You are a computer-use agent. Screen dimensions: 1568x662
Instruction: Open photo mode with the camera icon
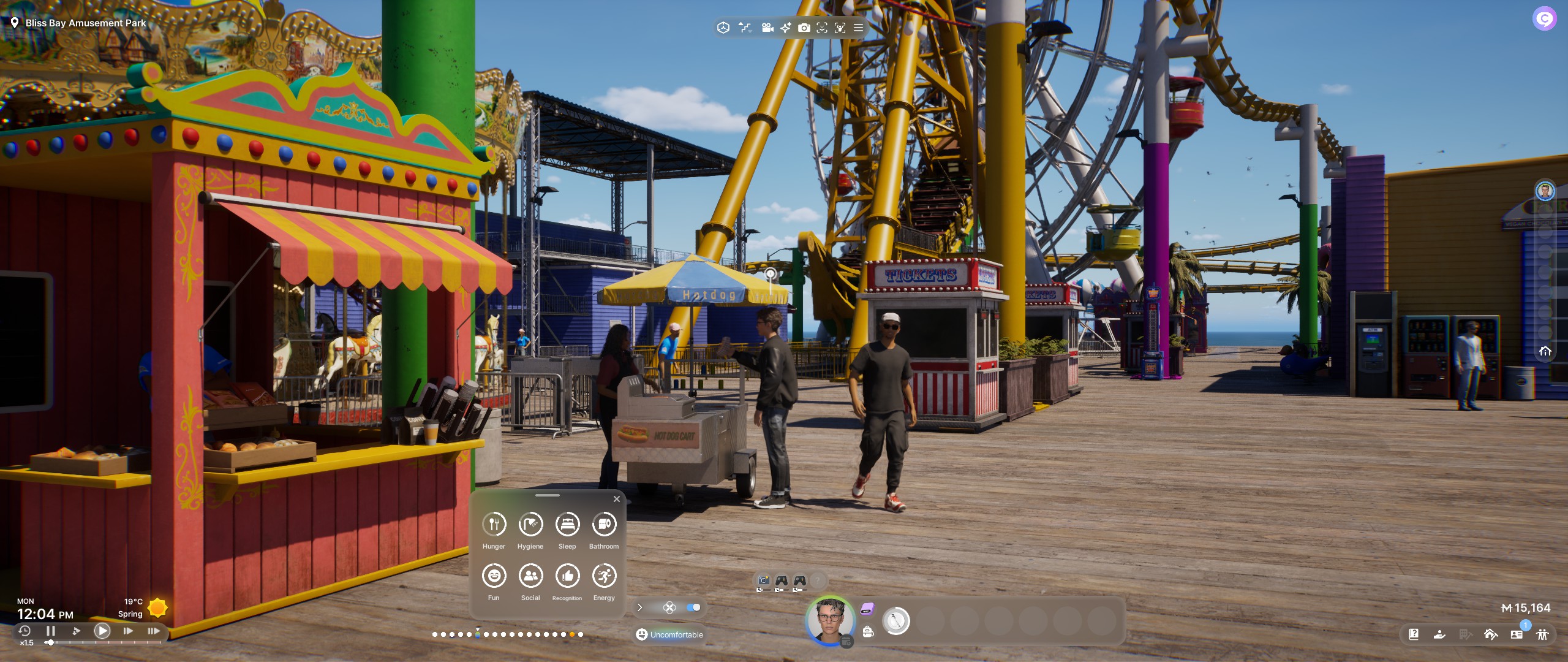[x=804, y=28]
